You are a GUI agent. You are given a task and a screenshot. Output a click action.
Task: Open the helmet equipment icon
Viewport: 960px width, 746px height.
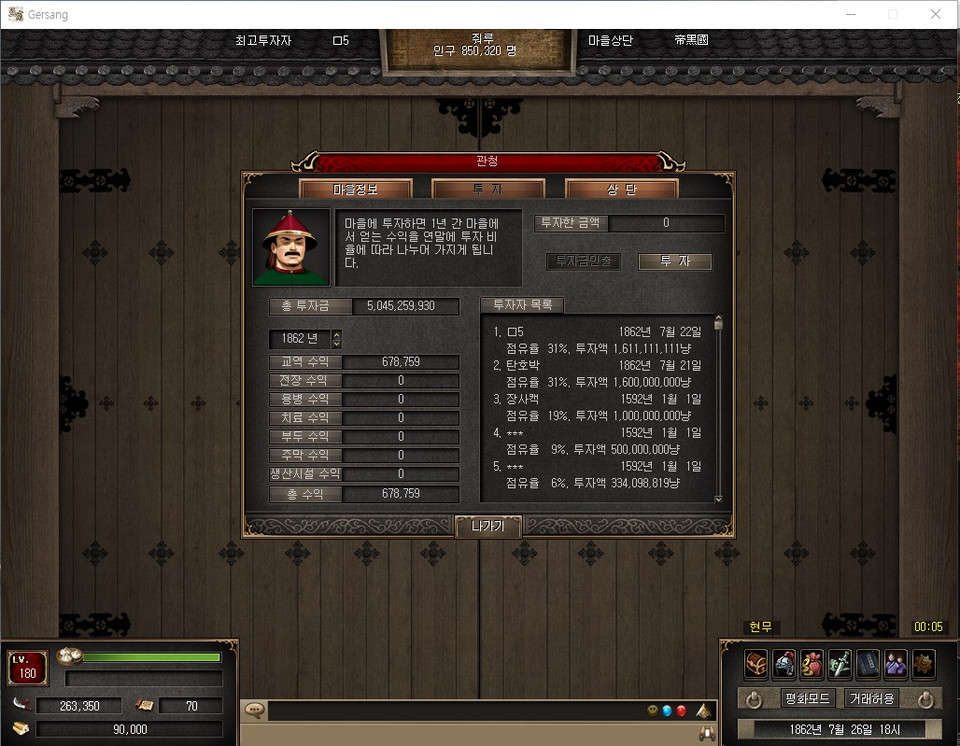[784, 663]
